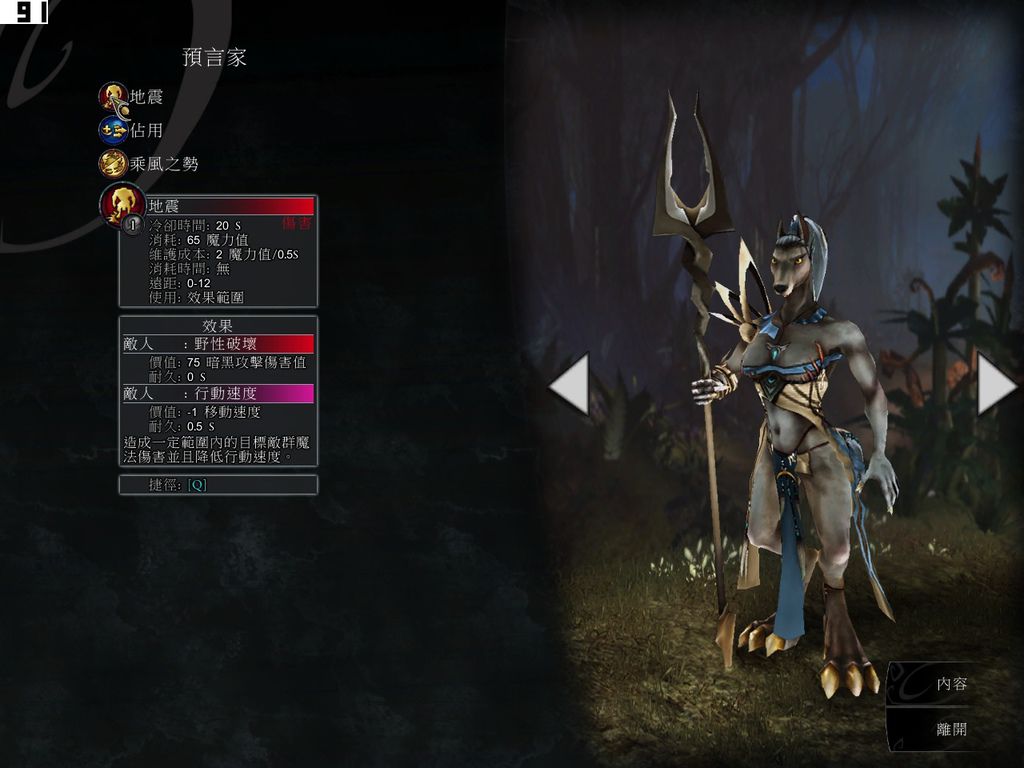Open the 內容 button

click(951, 685)
